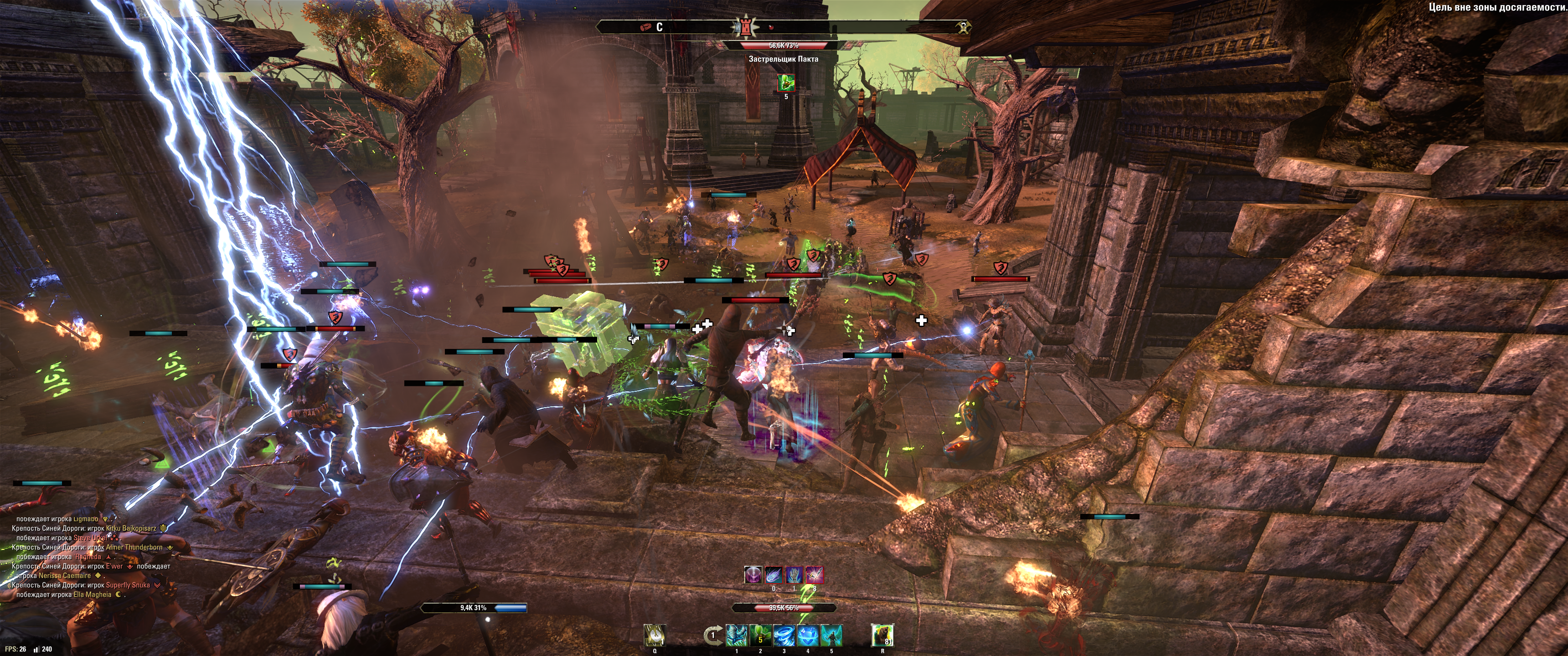Click the lumber mill log compass icon
1568x656 pixels.
[x=646, y=27]
